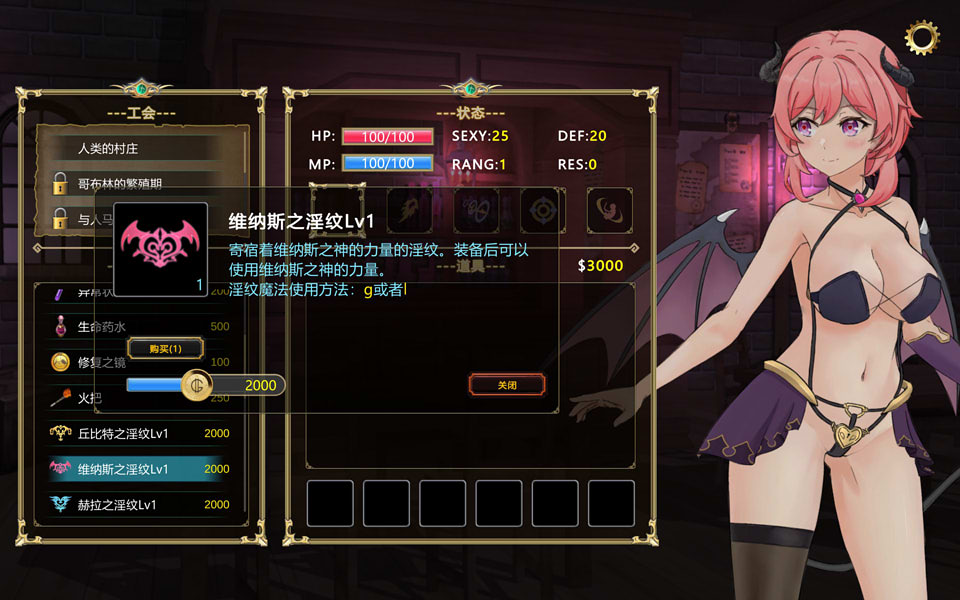Select the swirling figure skill slot
The image size is (960, 600).
coord(609,211)
